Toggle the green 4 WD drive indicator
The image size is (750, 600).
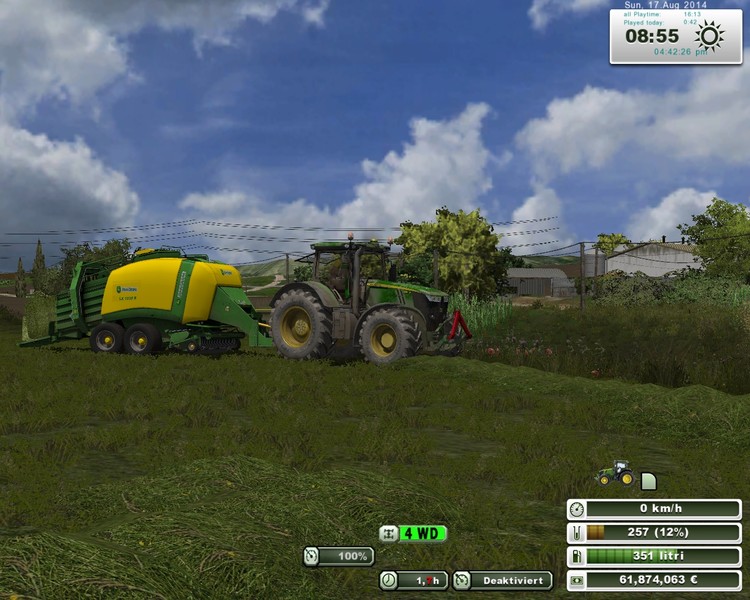[413, 533]
